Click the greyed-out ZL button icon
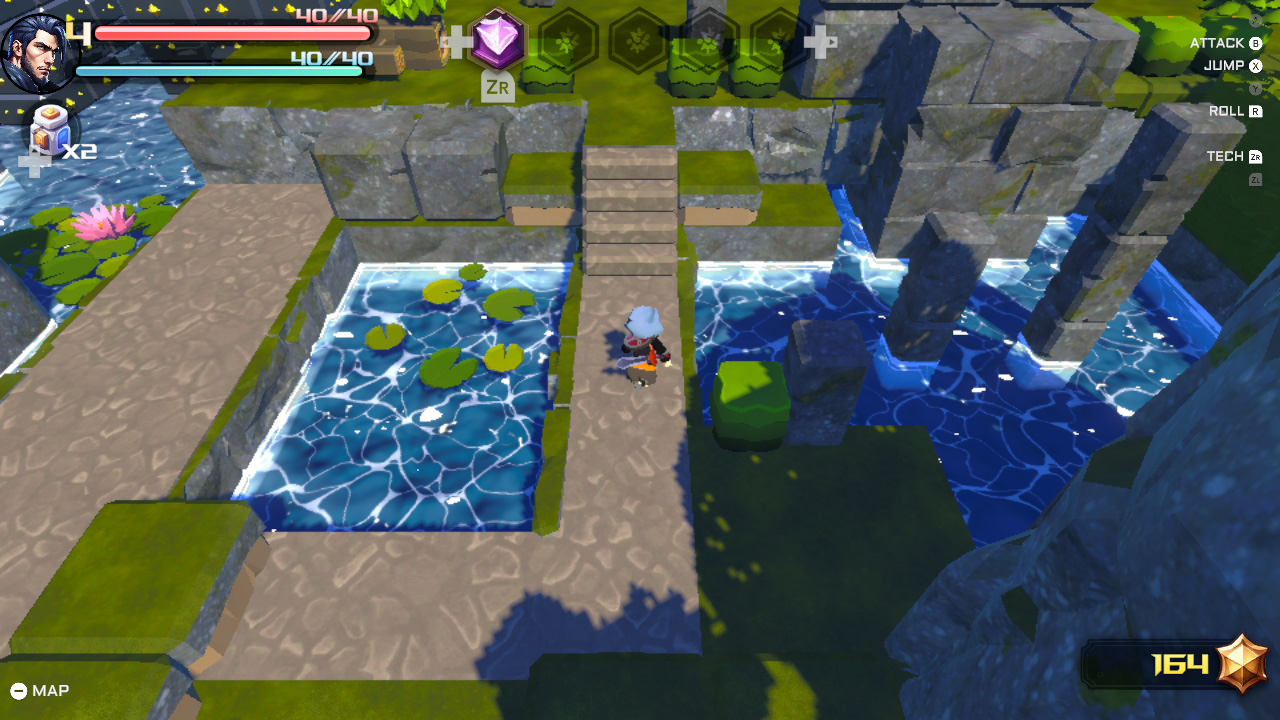This screenshot has height=720, width=1280. tap(1256, 177)
